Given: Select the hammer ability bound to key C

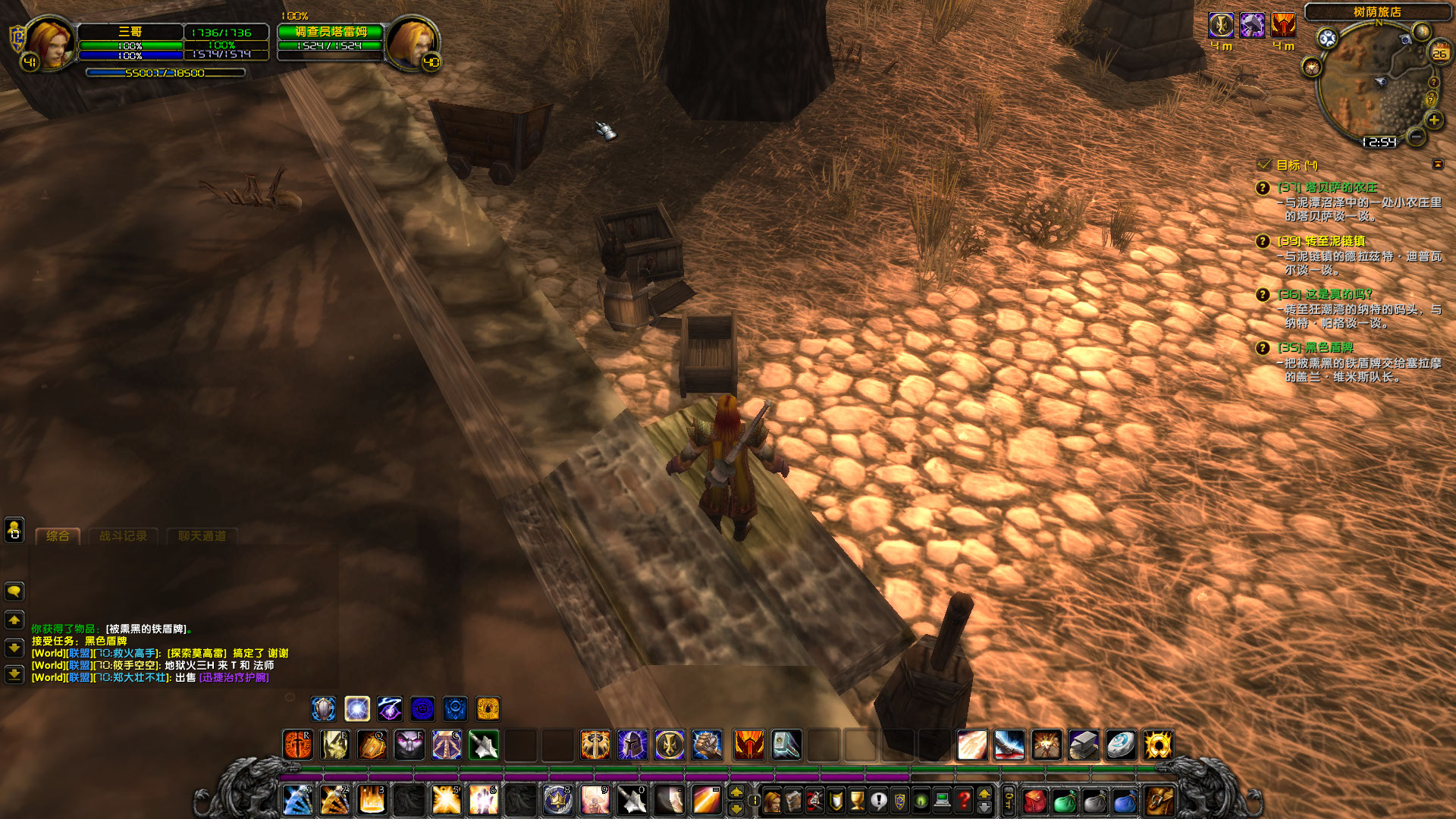Looking at the screenshot, I should pyautogui.click(x=446, y=746).
